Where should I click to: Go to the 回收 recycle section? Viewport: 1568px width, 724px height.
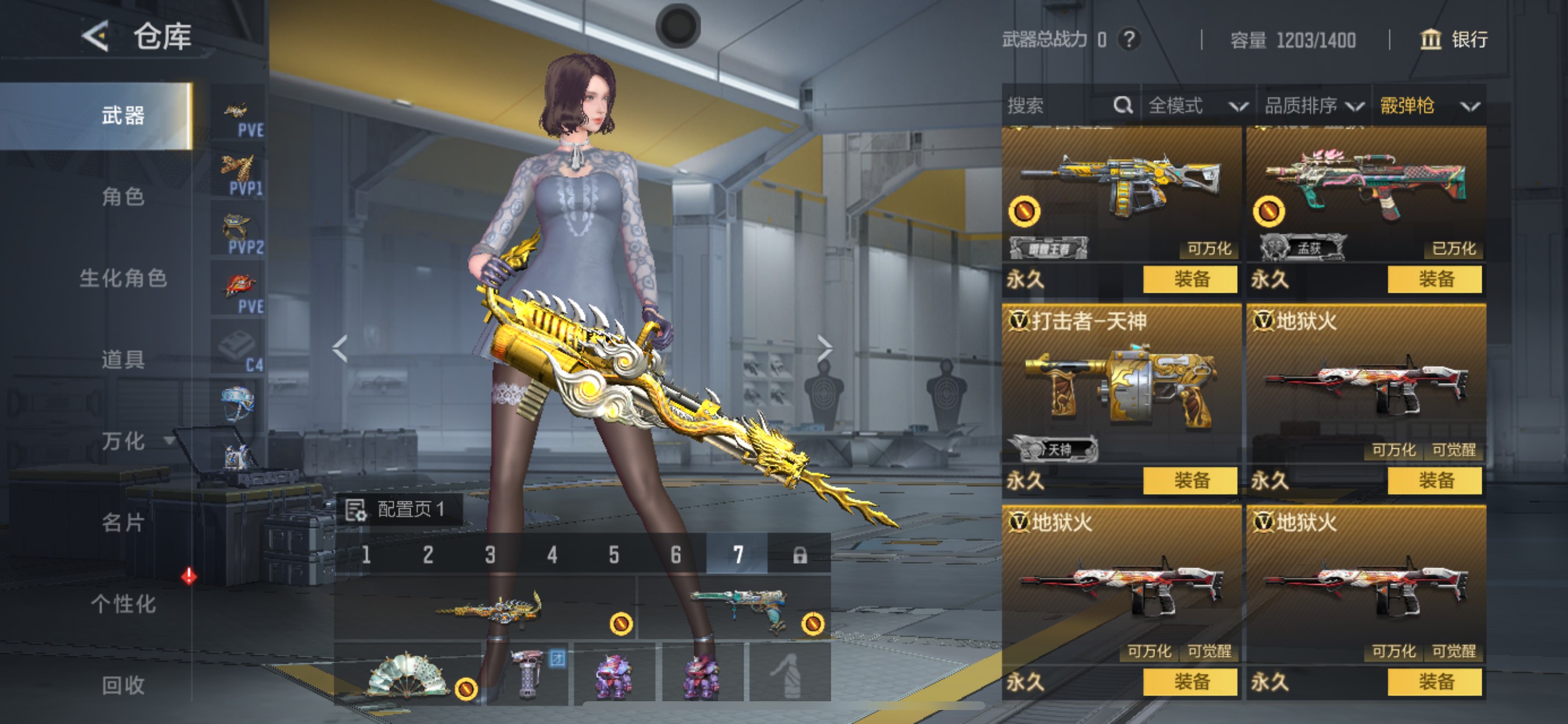click(123, 685)
